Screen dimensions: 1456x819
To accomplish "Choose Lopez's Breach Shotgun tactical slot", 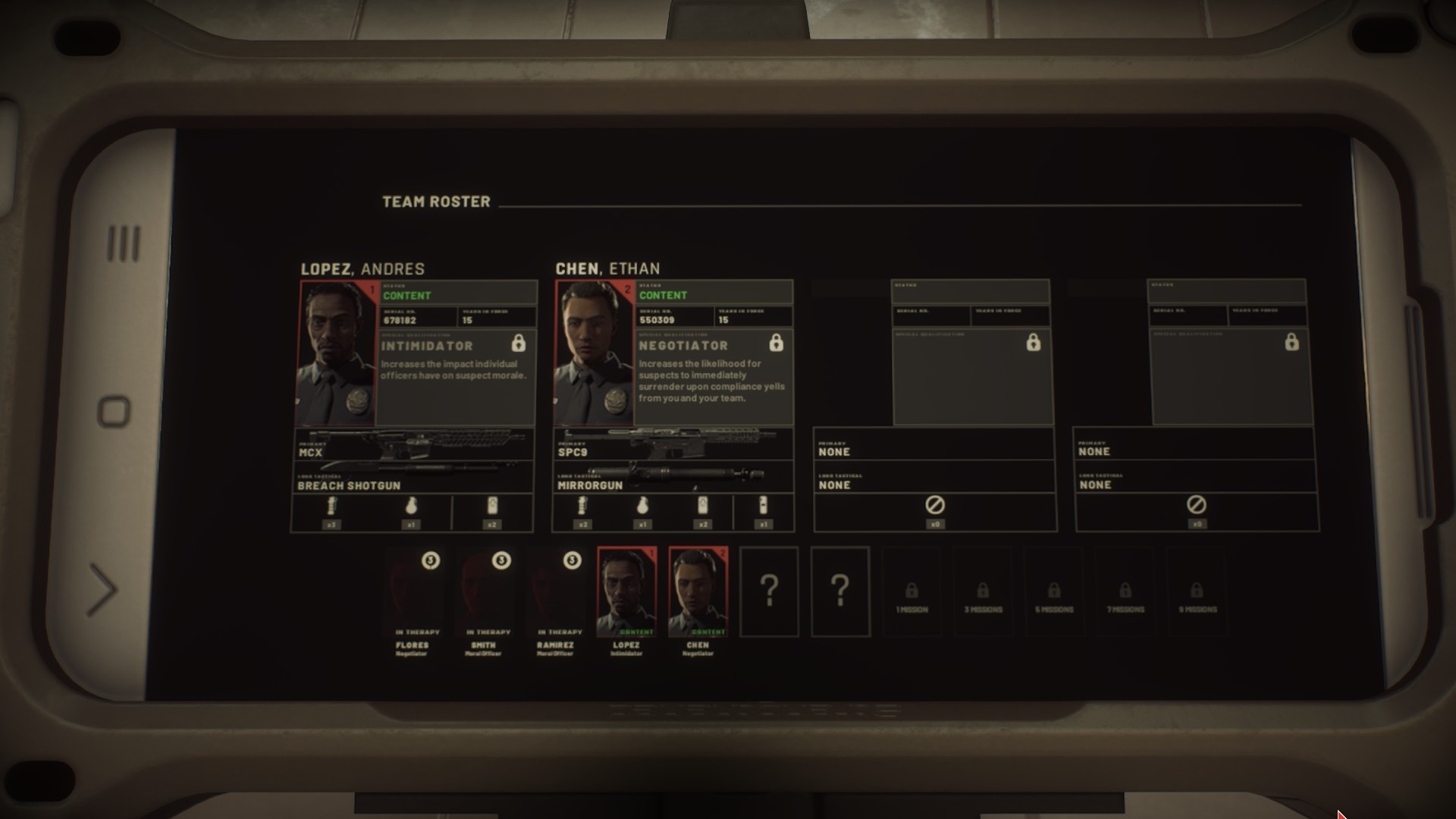I will pos(413,478).
